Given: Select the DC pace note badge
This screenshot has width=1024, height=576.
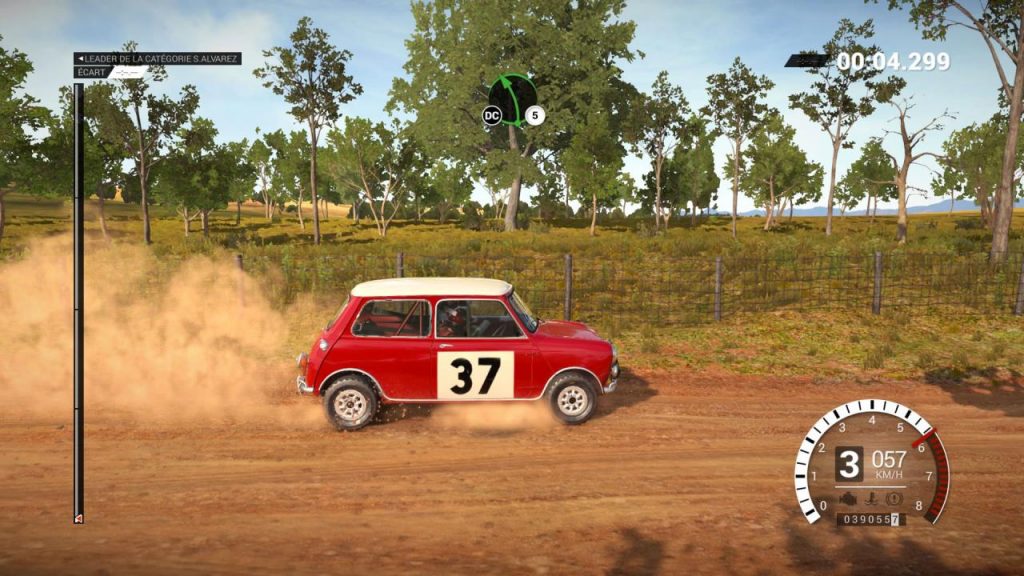Looking at the screenshot, I should 491,116.
